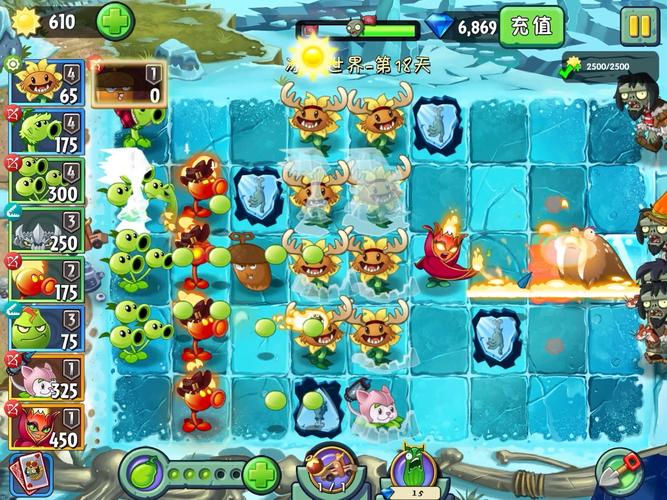The width and height of the screenshot is (667, 500).
Task: Add more sun with the green plus
Action: coord(116,21)
